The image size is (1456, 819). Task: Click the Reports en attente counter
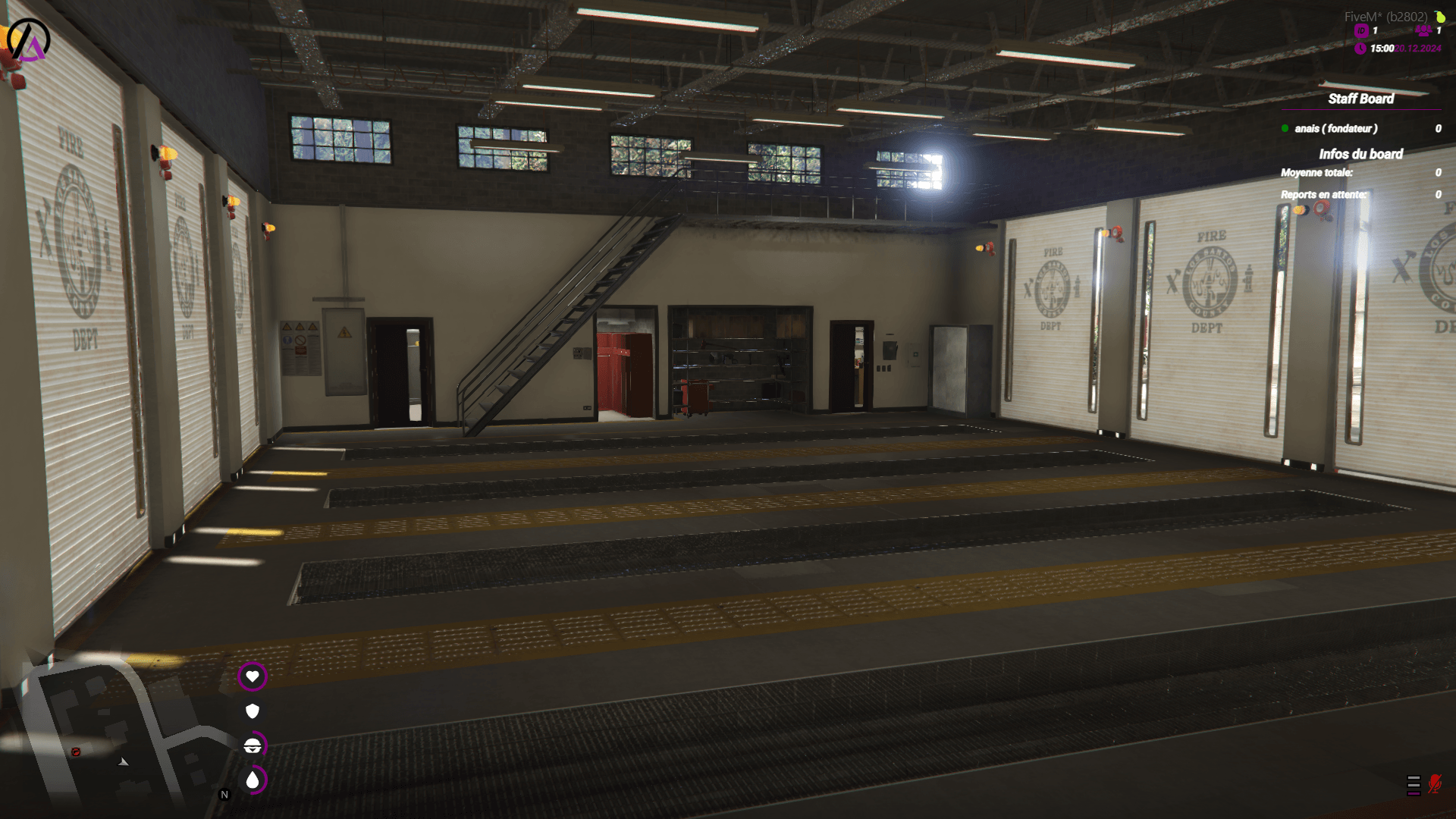pyautogui.click(x=1323, y=194)
